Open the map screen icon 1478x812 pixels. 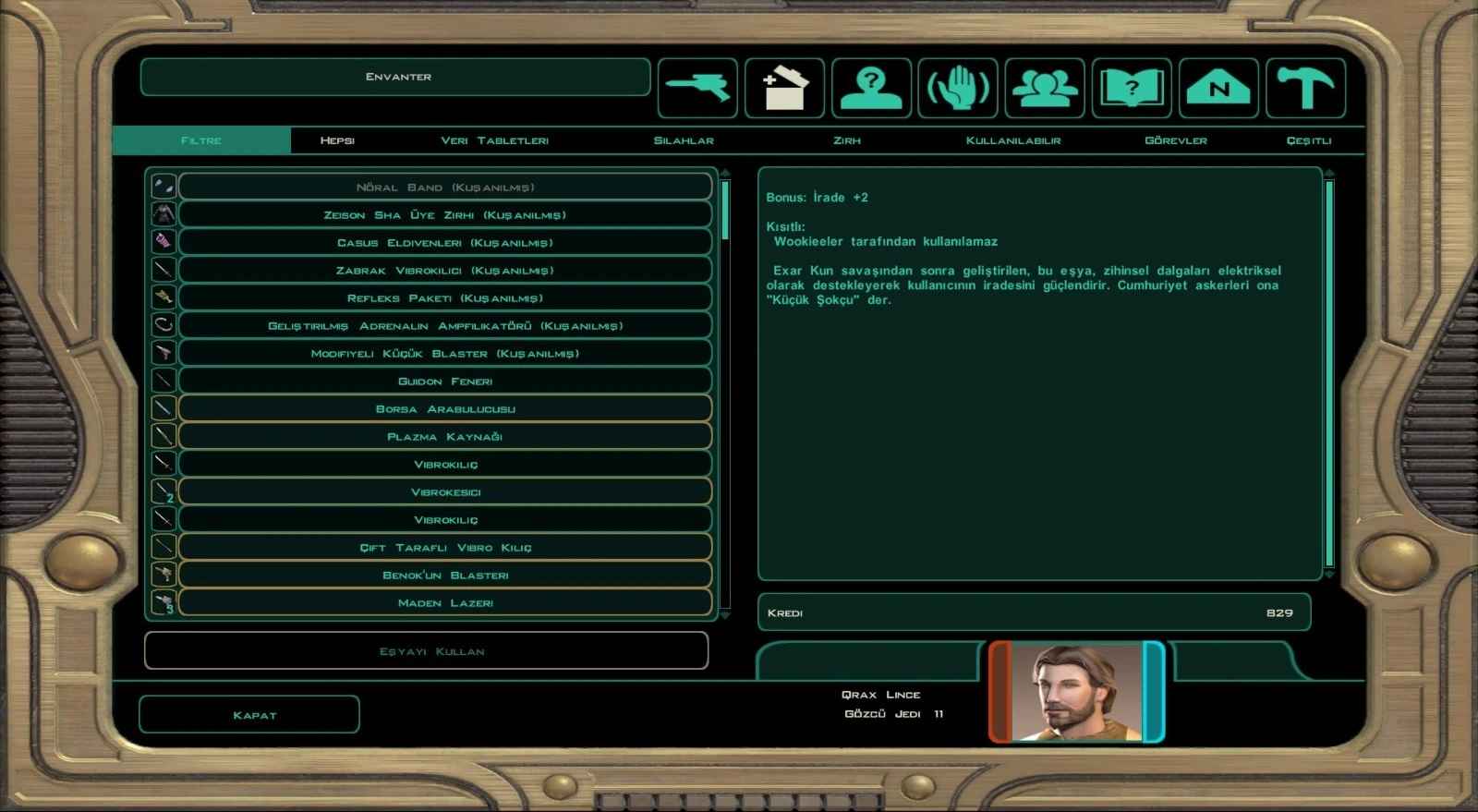pos(1218,89)
